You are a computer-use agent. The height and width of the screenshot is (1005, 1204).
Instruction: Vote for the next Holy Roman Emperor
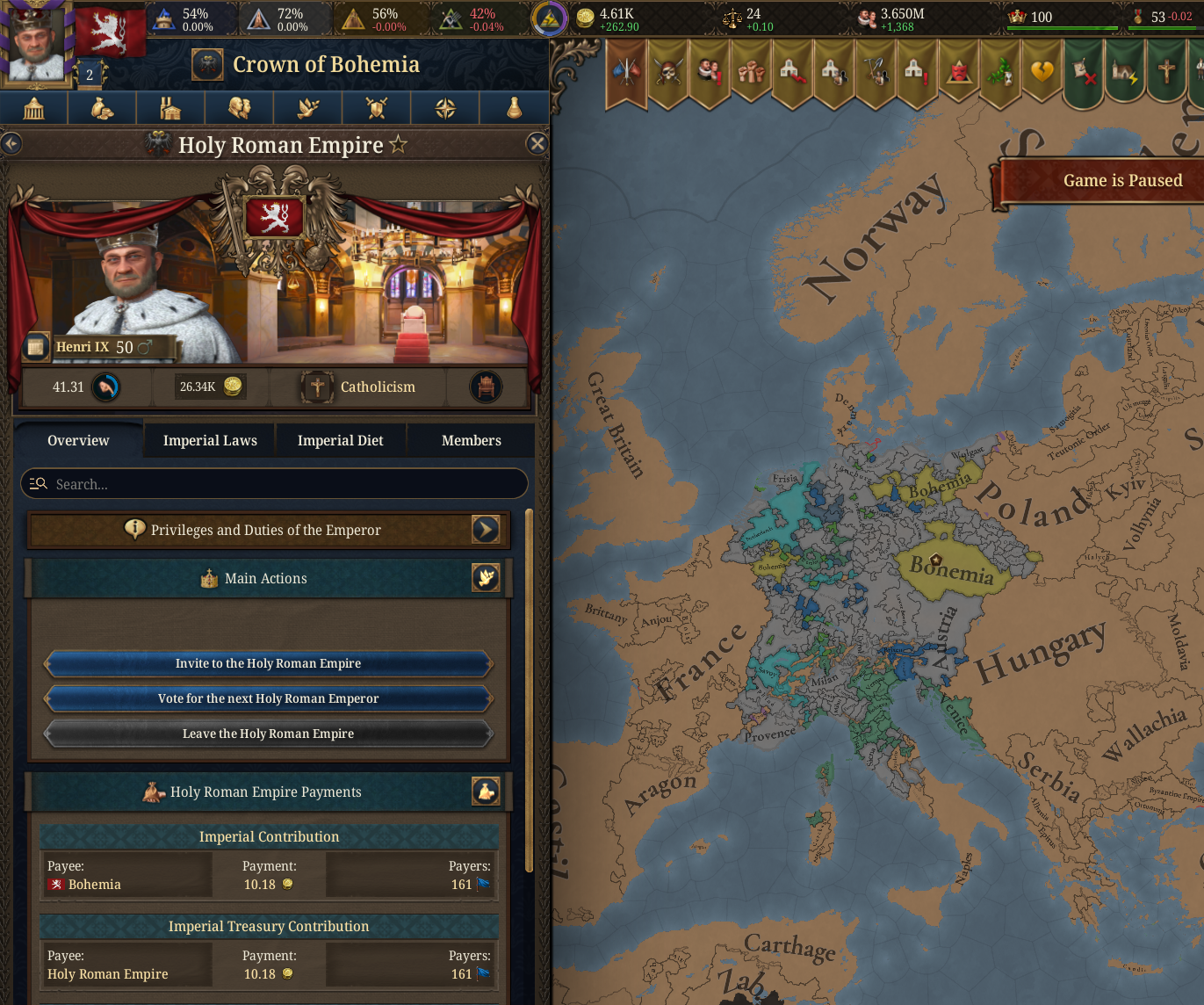tap(268, 698)
